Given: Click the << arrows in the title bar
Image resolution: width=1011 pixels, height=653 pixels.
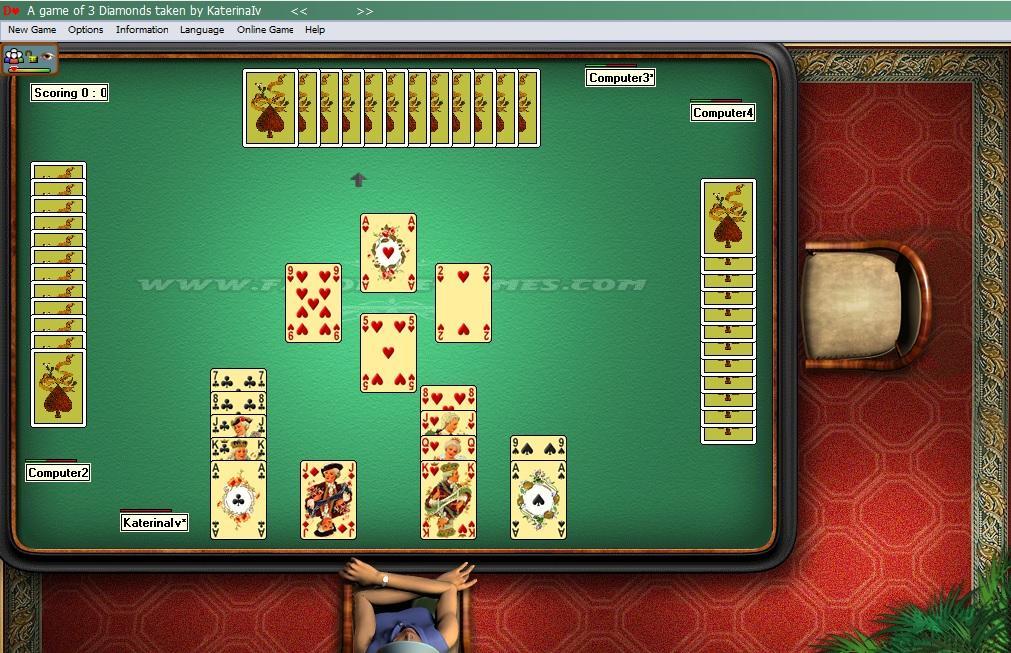Looking at the screenshot, I should click(299, 11).
